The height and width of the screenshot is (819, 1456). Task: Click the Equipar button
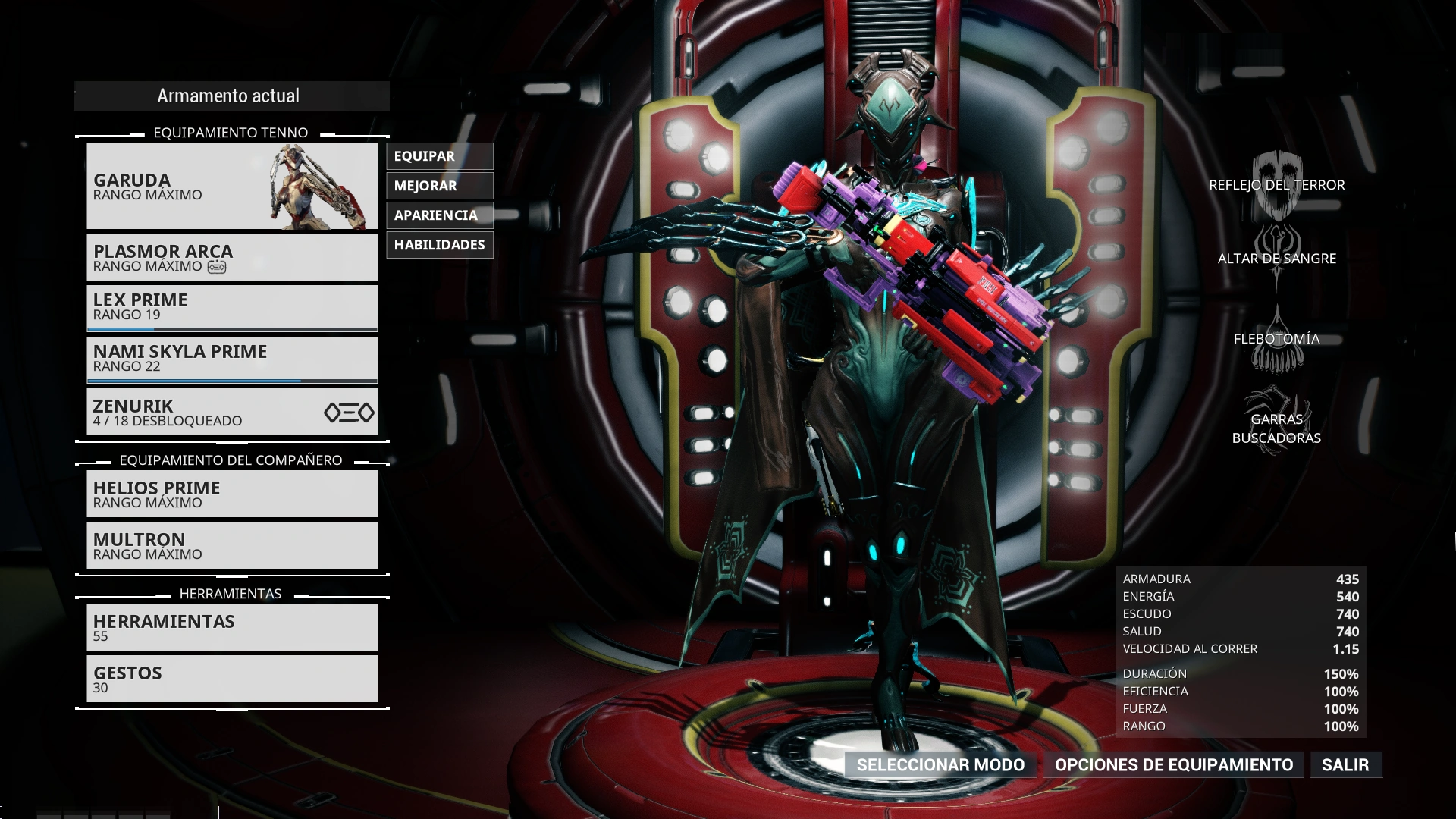(x=440, y=156)
